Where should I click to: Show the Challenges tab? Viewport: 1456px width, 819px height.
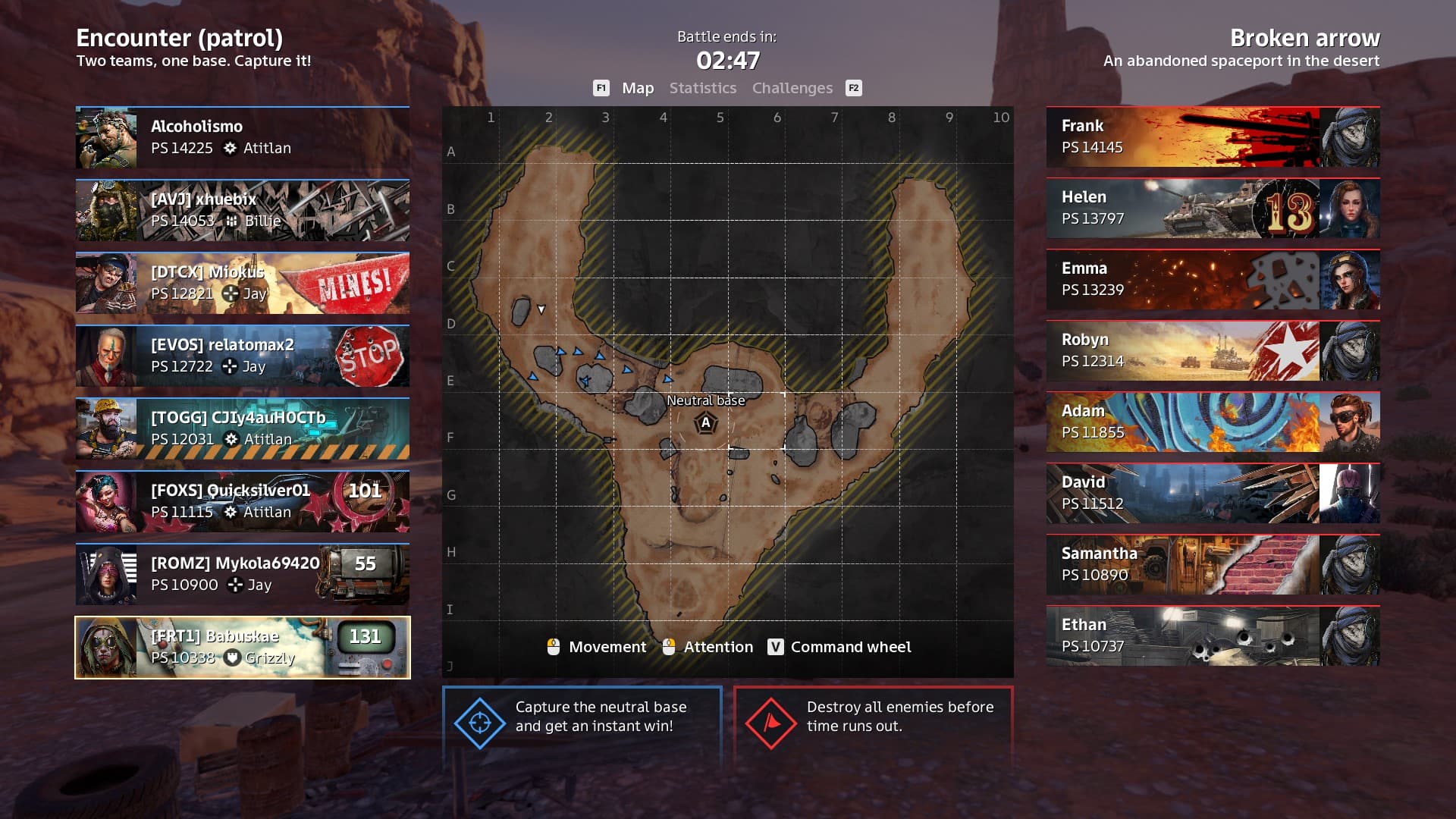pyautogui.click(x=792, y=88)
